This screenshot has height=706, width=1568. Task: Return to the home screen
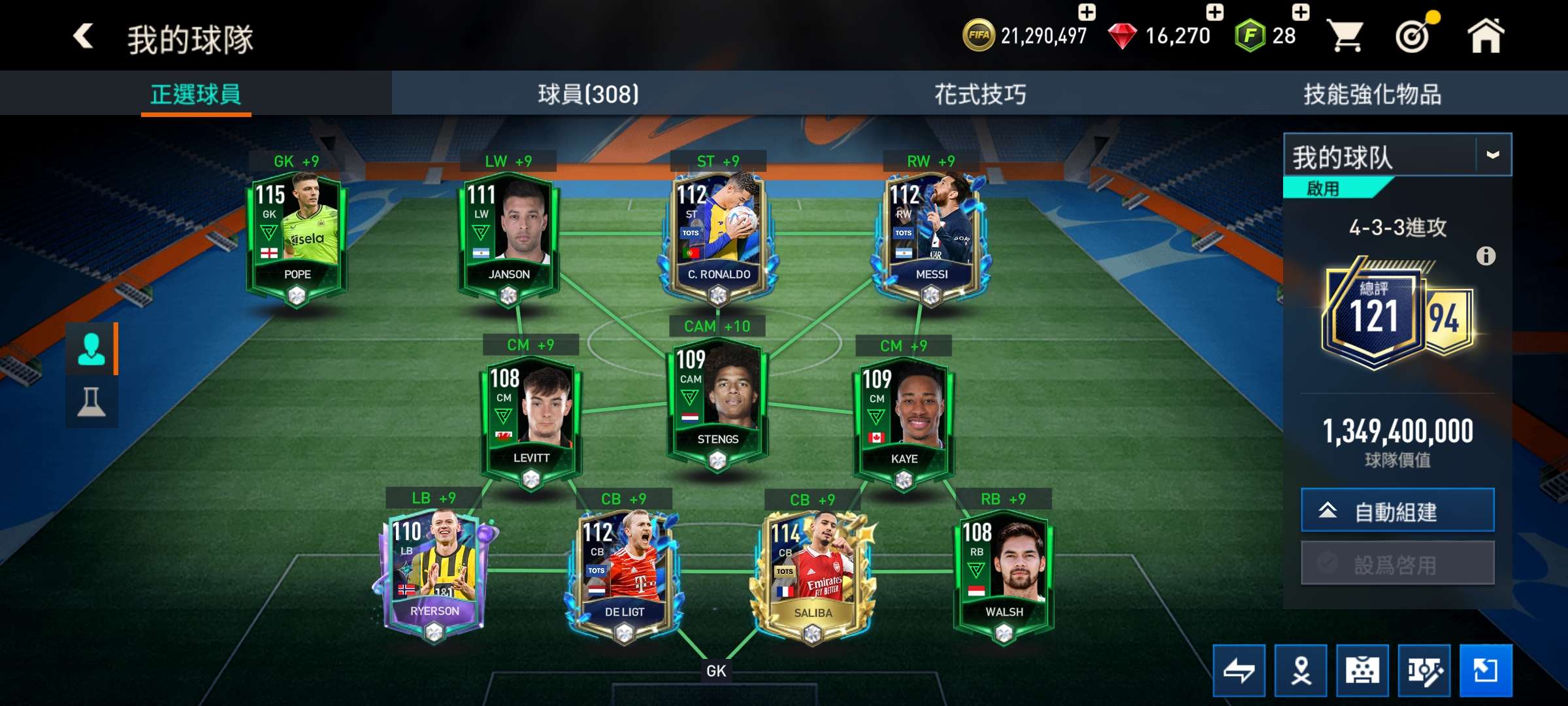(1486, 36)
